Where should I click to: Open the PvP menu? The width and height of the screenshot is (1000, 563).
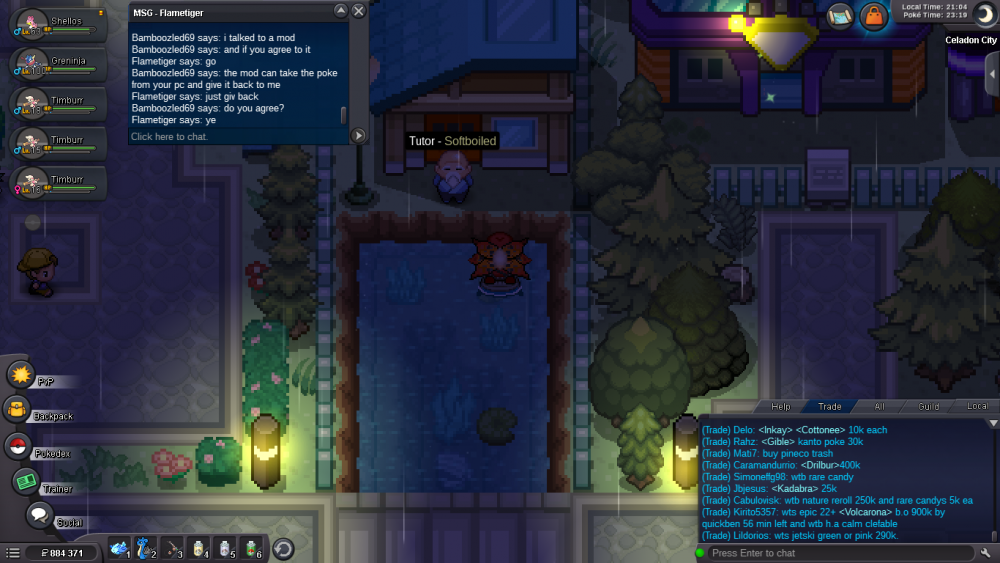point(21,375)
